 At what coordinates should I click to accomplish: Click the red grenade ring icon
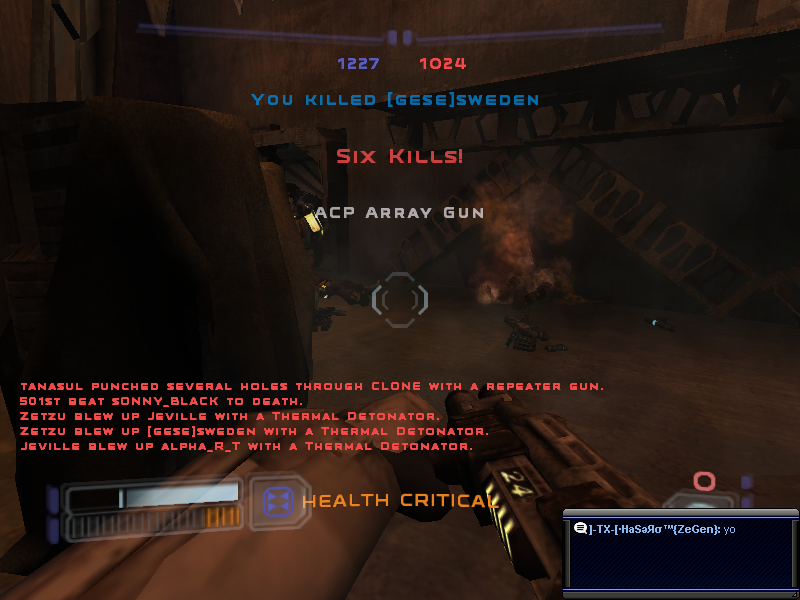click(x=705, y=482)
